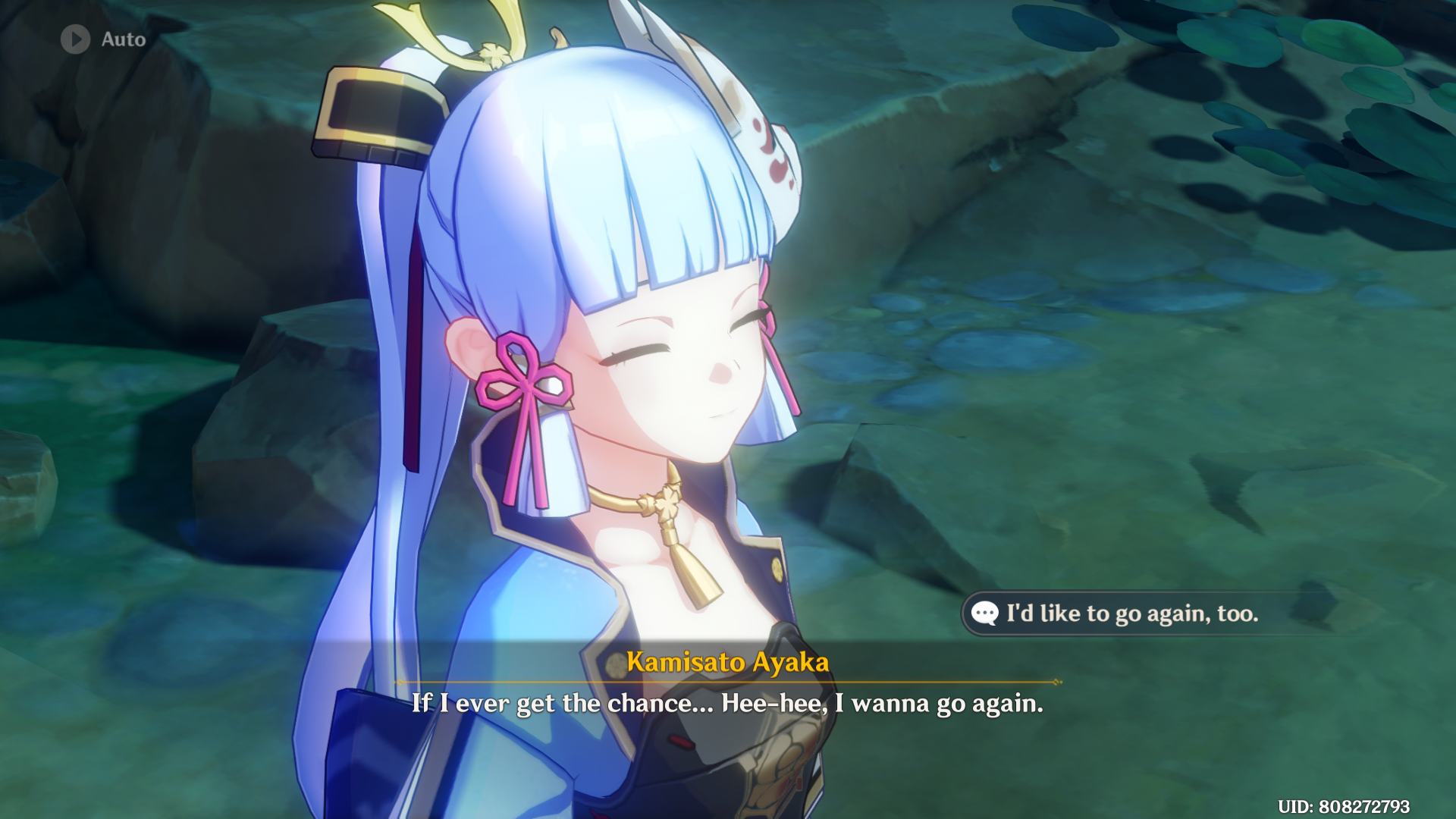Viewport: 1456px width, 819px height.
Task: Click the speech bubble icon on the dialogue option
Action: [x=984, y=614]
